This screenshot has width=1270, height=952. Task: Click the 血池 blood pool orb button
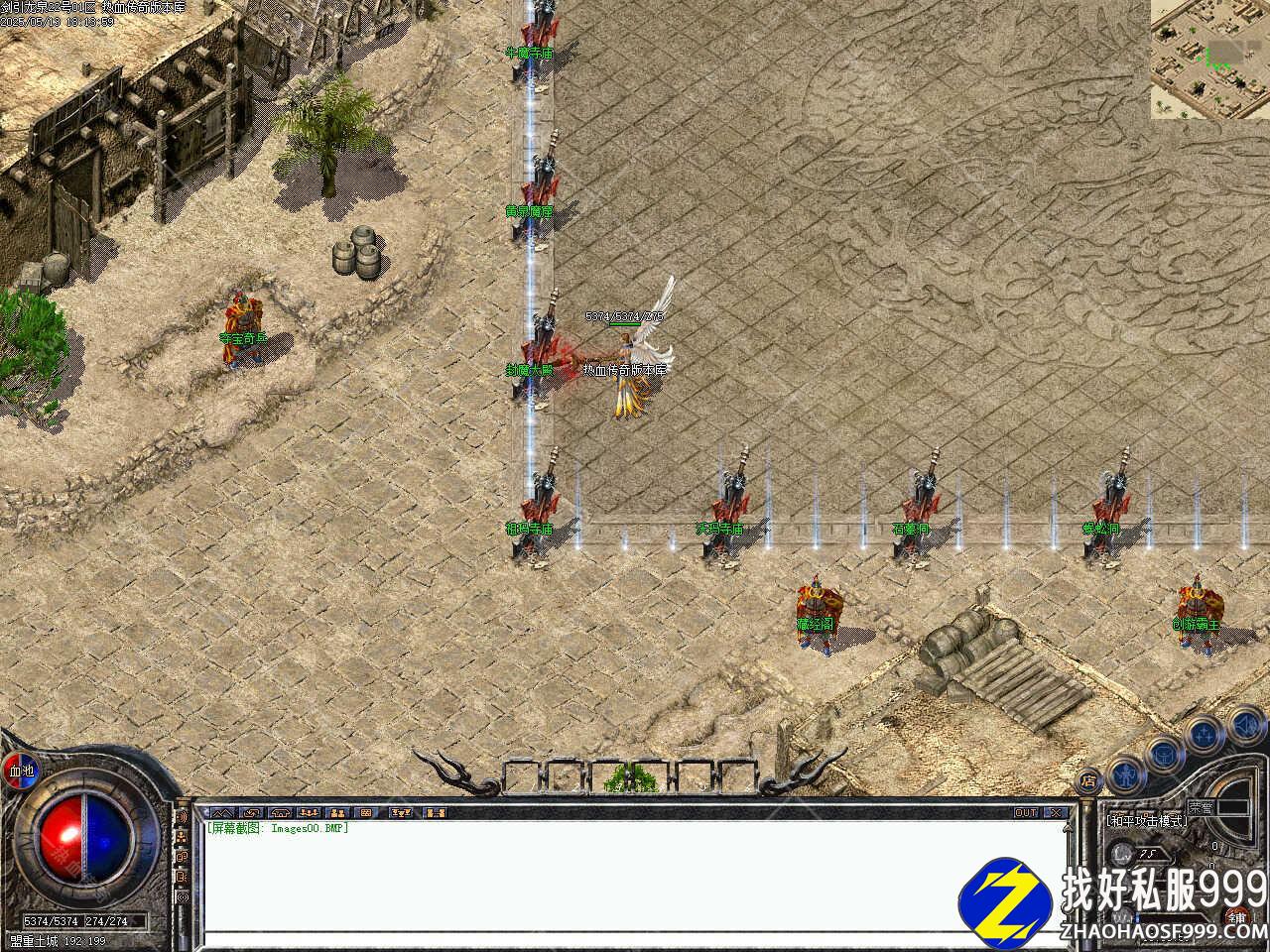[21, 770]
